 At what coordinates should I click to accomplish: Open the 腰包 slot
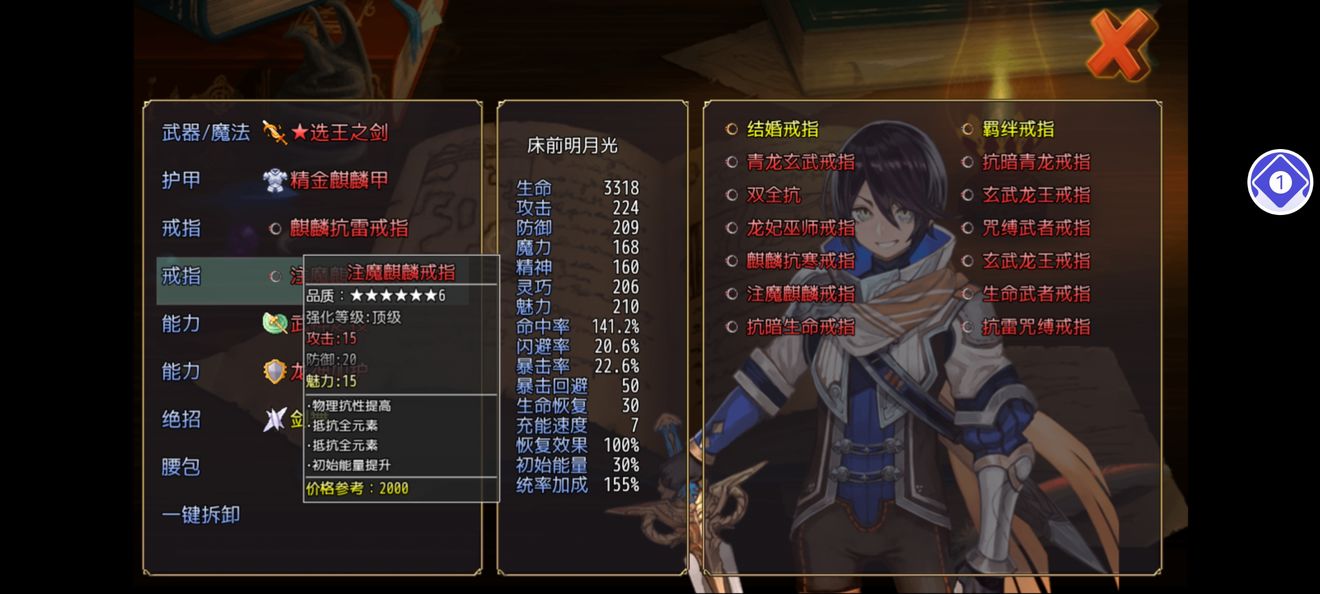(182, 467)
